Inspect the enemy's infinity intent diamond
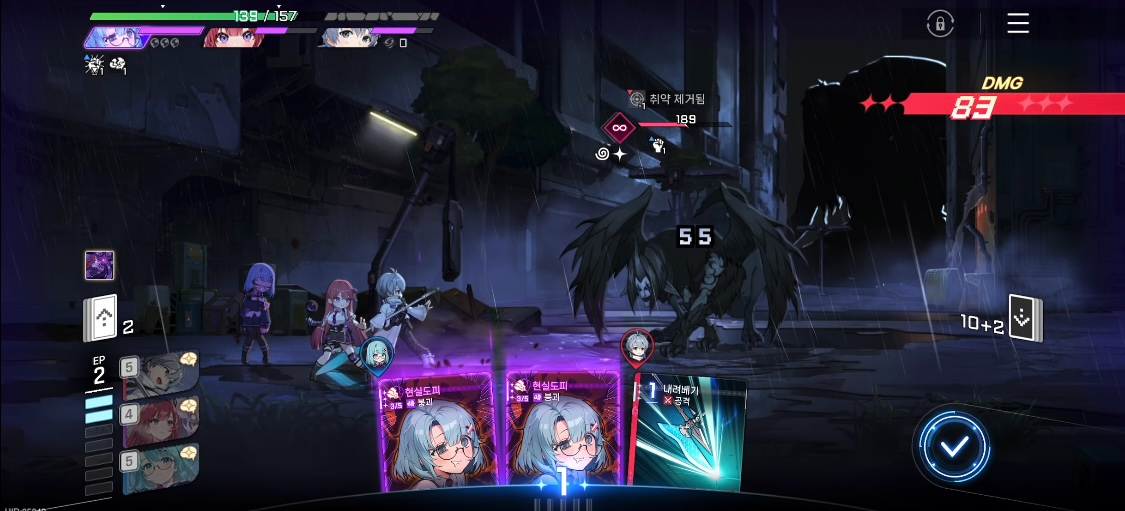This screenshot has width=1125, height=511. pyautogui.click(x=618, y=127)
